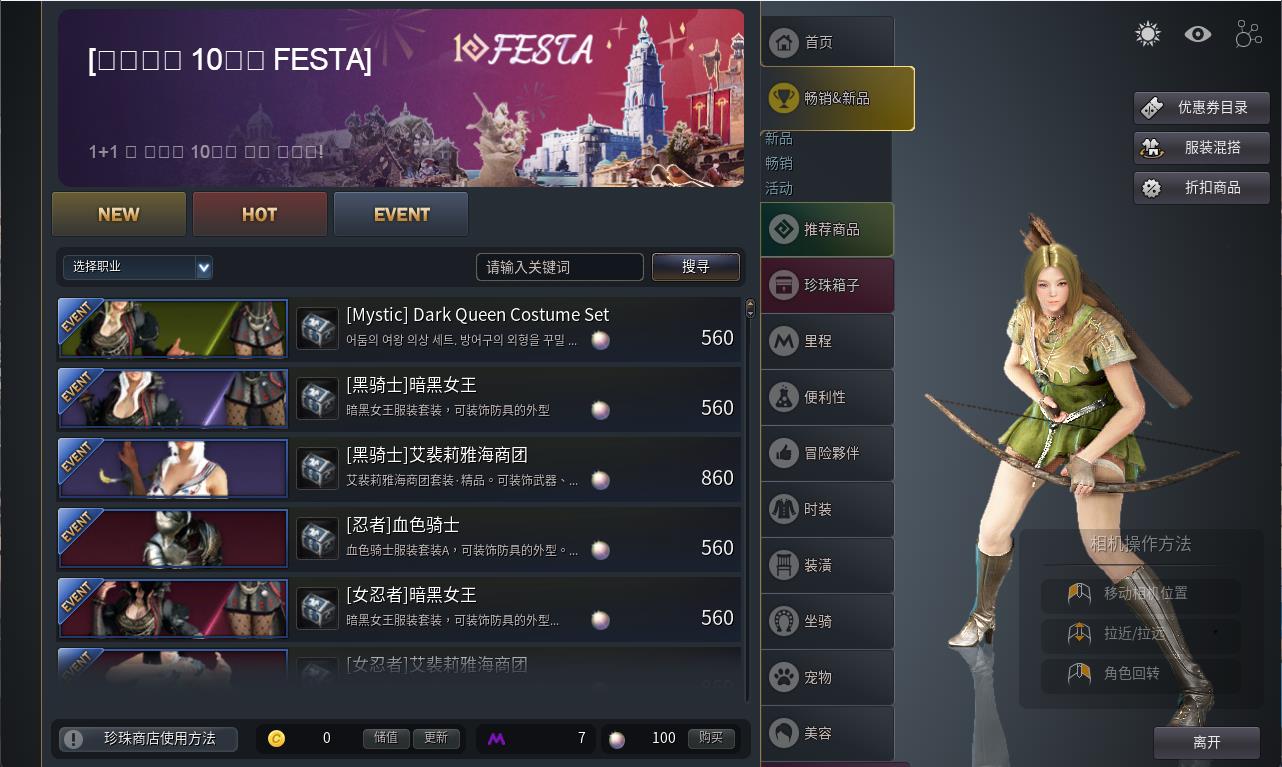The image size is (1282, 767).
Task: Select the 宠物 pets category
Action: (827, 677)
